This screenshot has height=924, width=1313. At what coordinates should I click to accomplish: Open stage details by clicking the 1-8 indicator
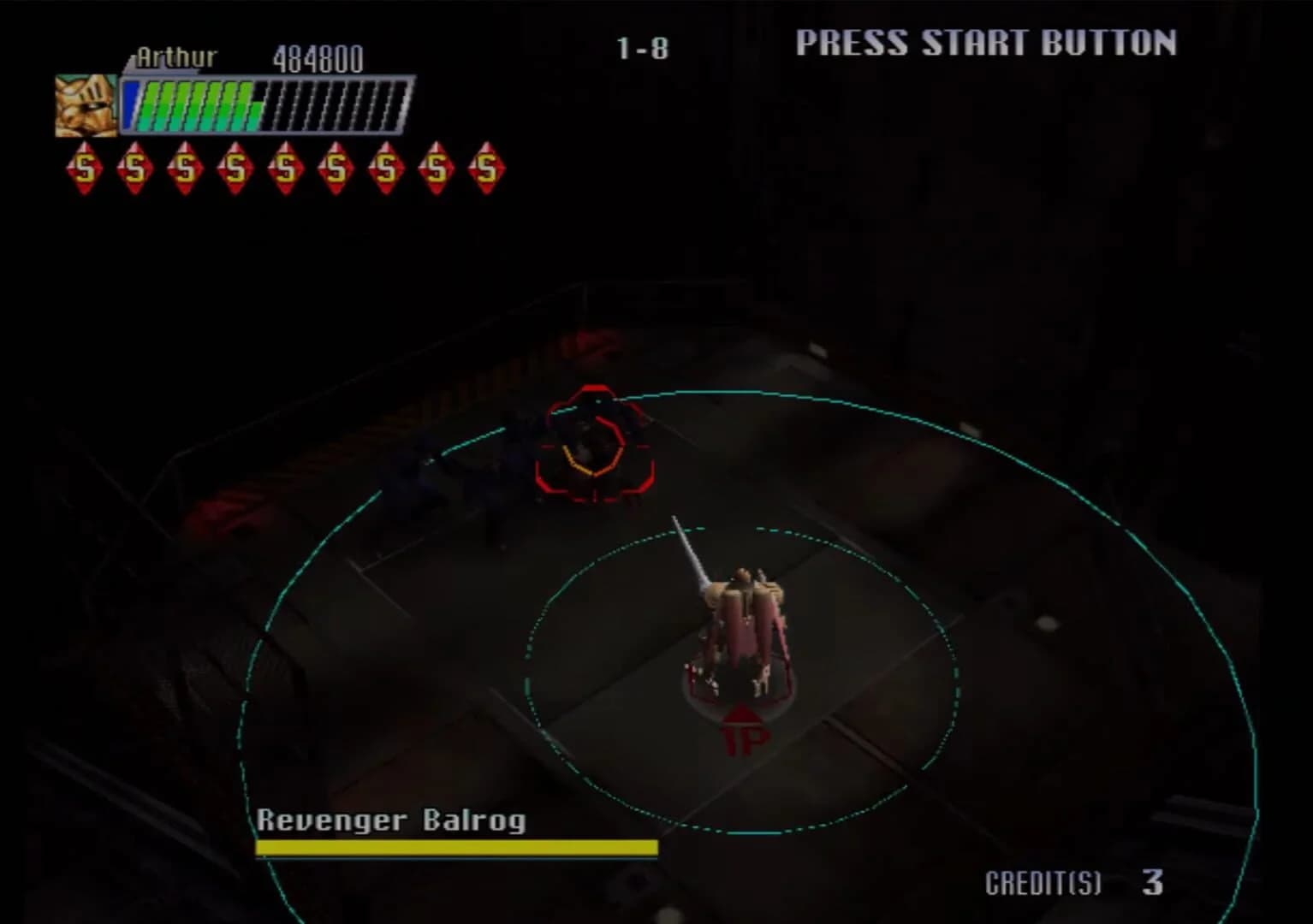tap(641, 50)
